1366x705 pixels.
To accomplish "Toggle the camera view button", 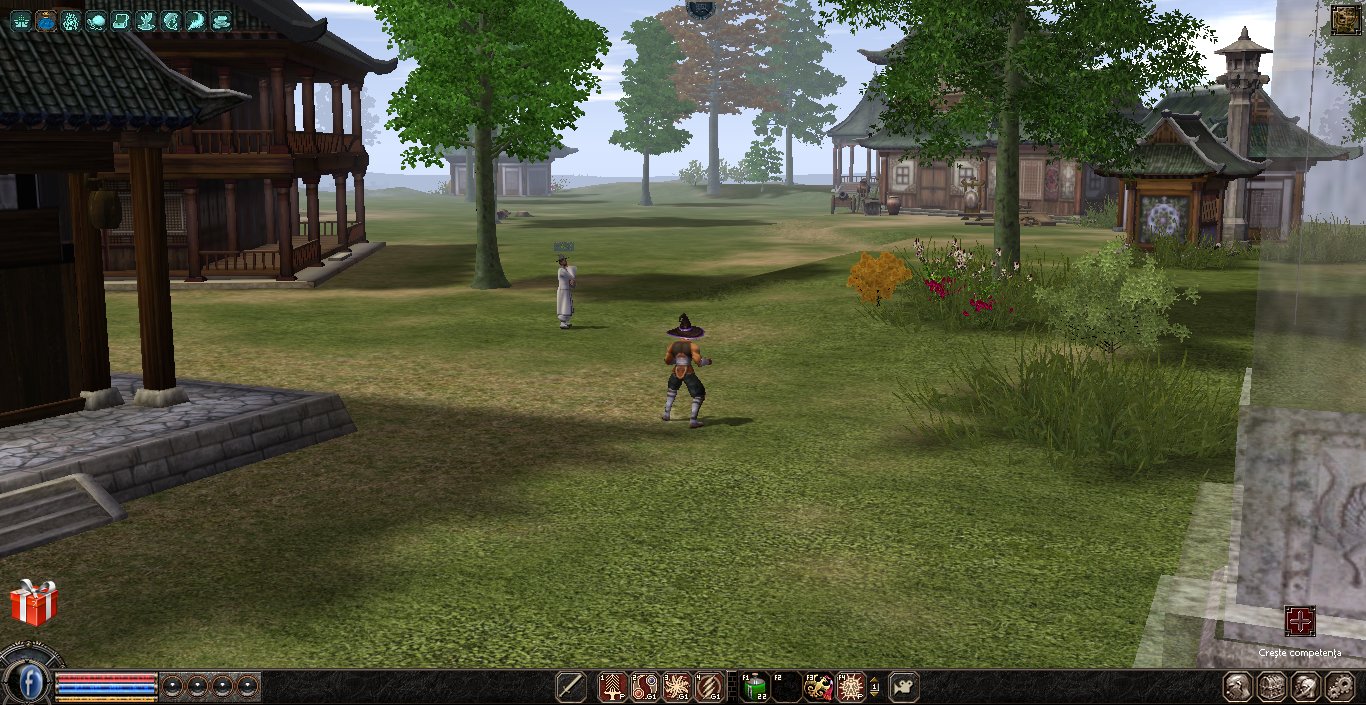I will (x=903, y=687).
